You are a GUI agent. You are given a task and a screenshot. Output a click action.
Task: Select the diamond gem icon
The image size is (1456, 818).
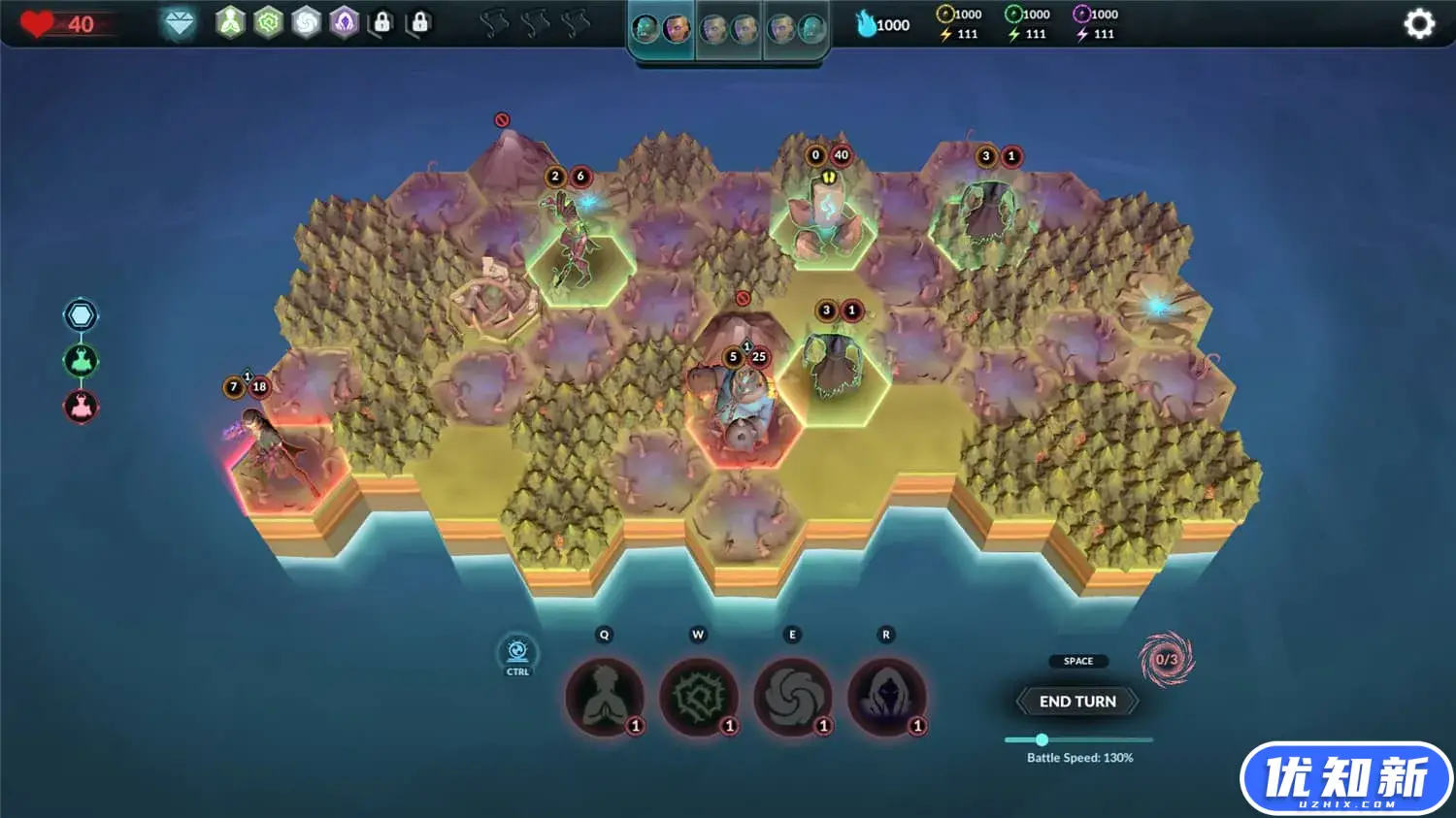[x=179, y=23]
